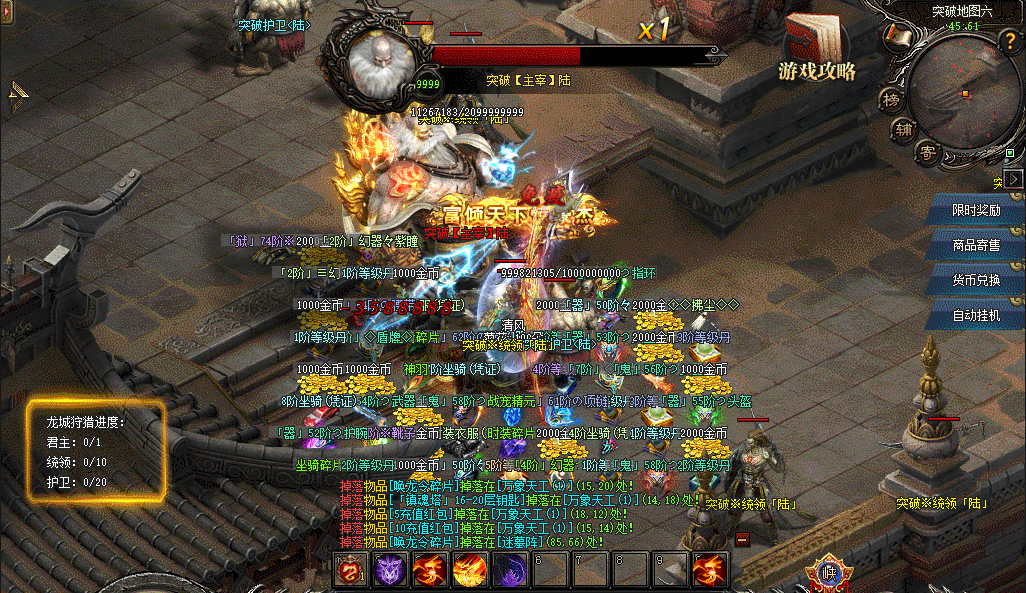Screen dimensions: 1026x593
Task: Open the 辅 assist button
Action: [x=904, y=128]
